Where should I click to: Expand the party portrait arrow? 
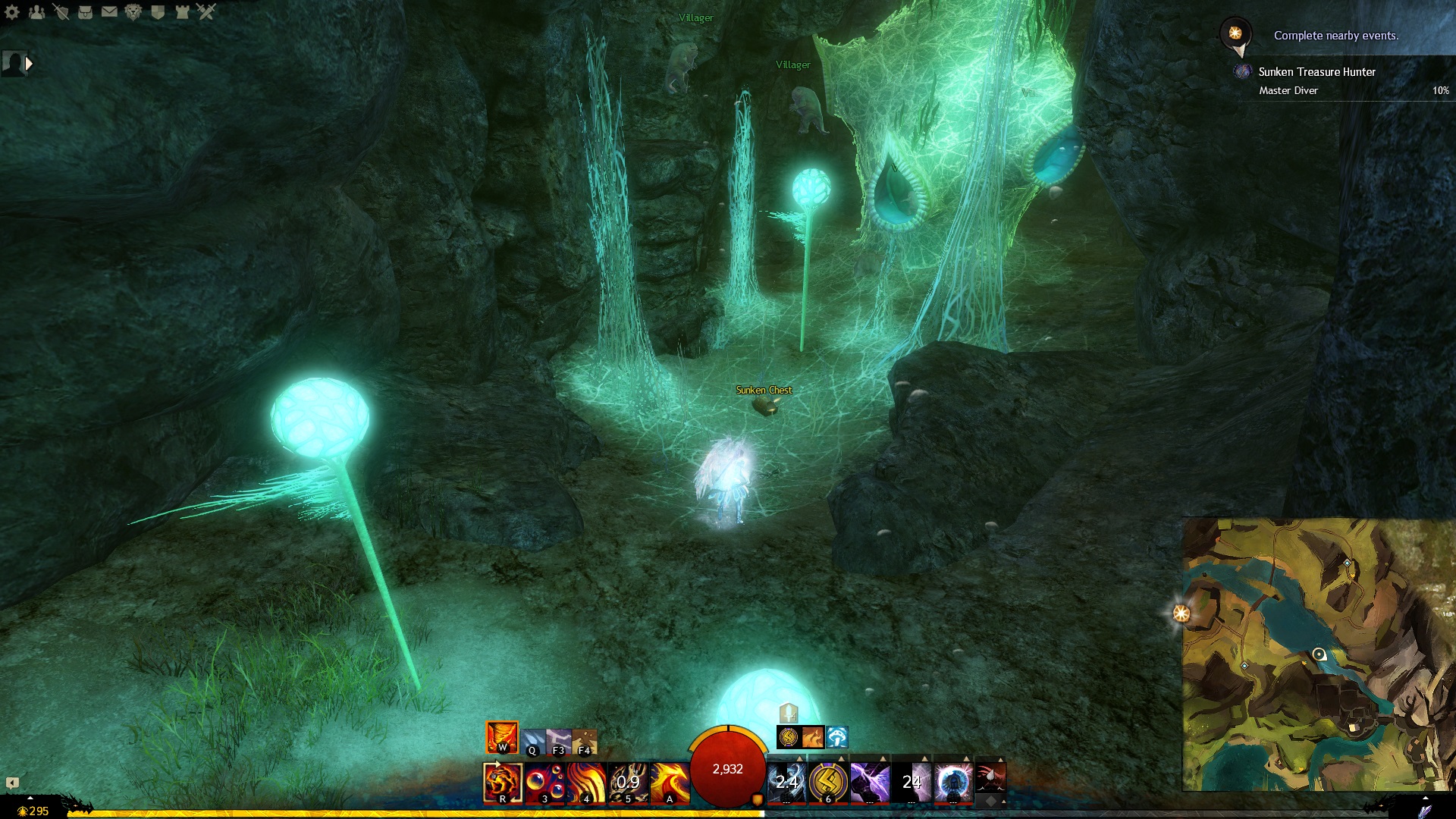click(29, 64)
